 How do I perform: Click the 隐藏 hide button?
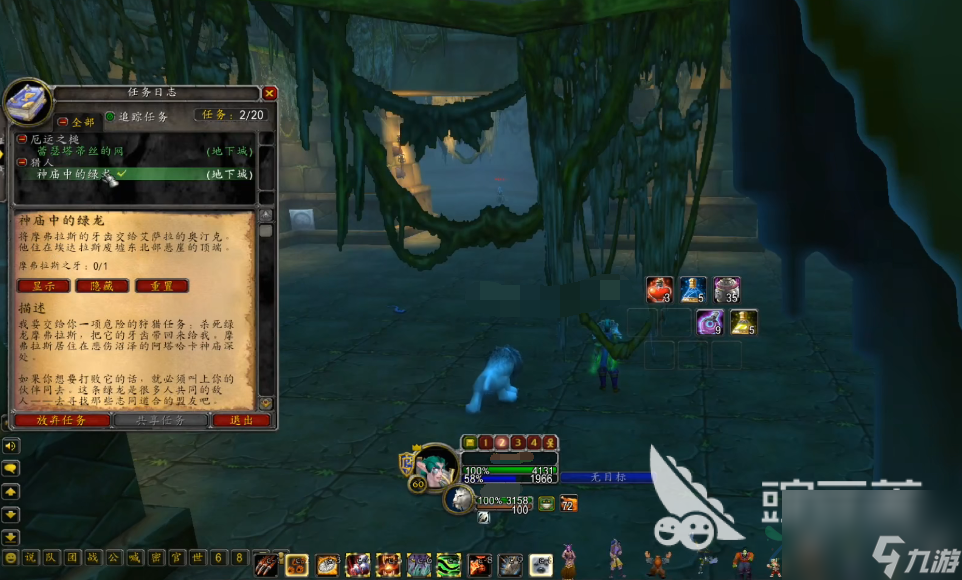[101, 286]
